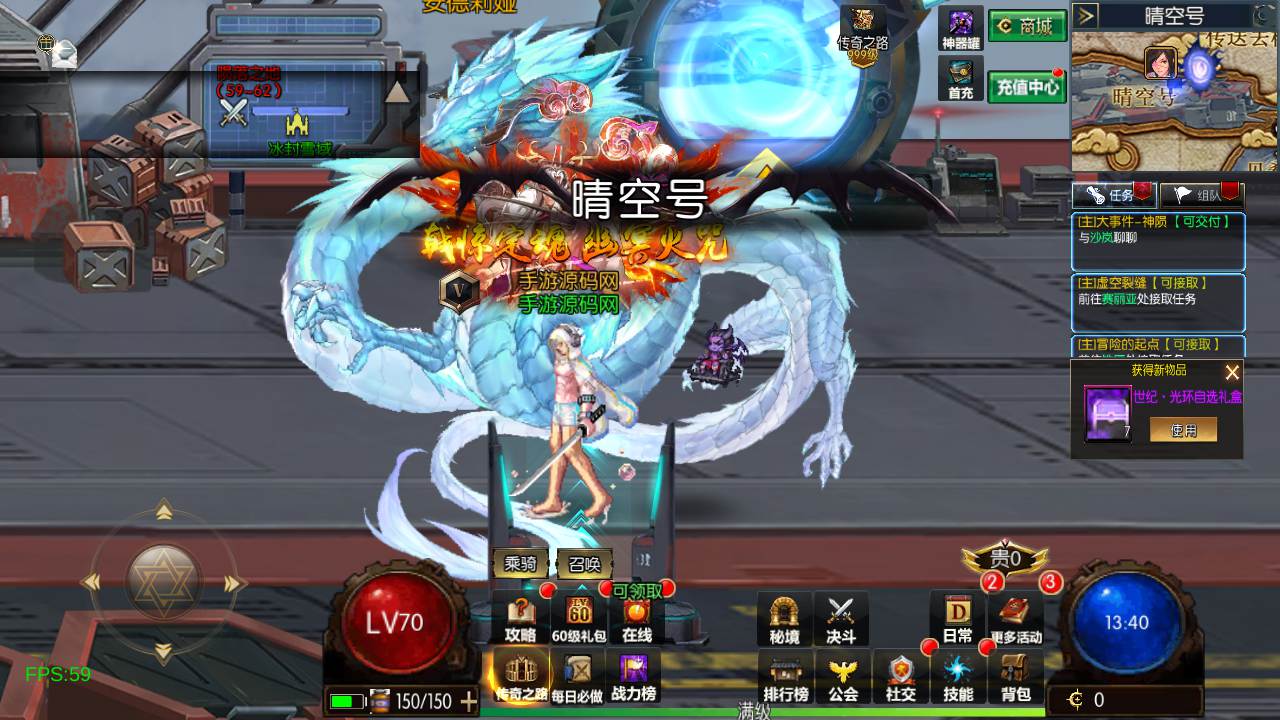Open the 充值中心 recharge center
1280x720 pixels.
[x=1027, y=87]
